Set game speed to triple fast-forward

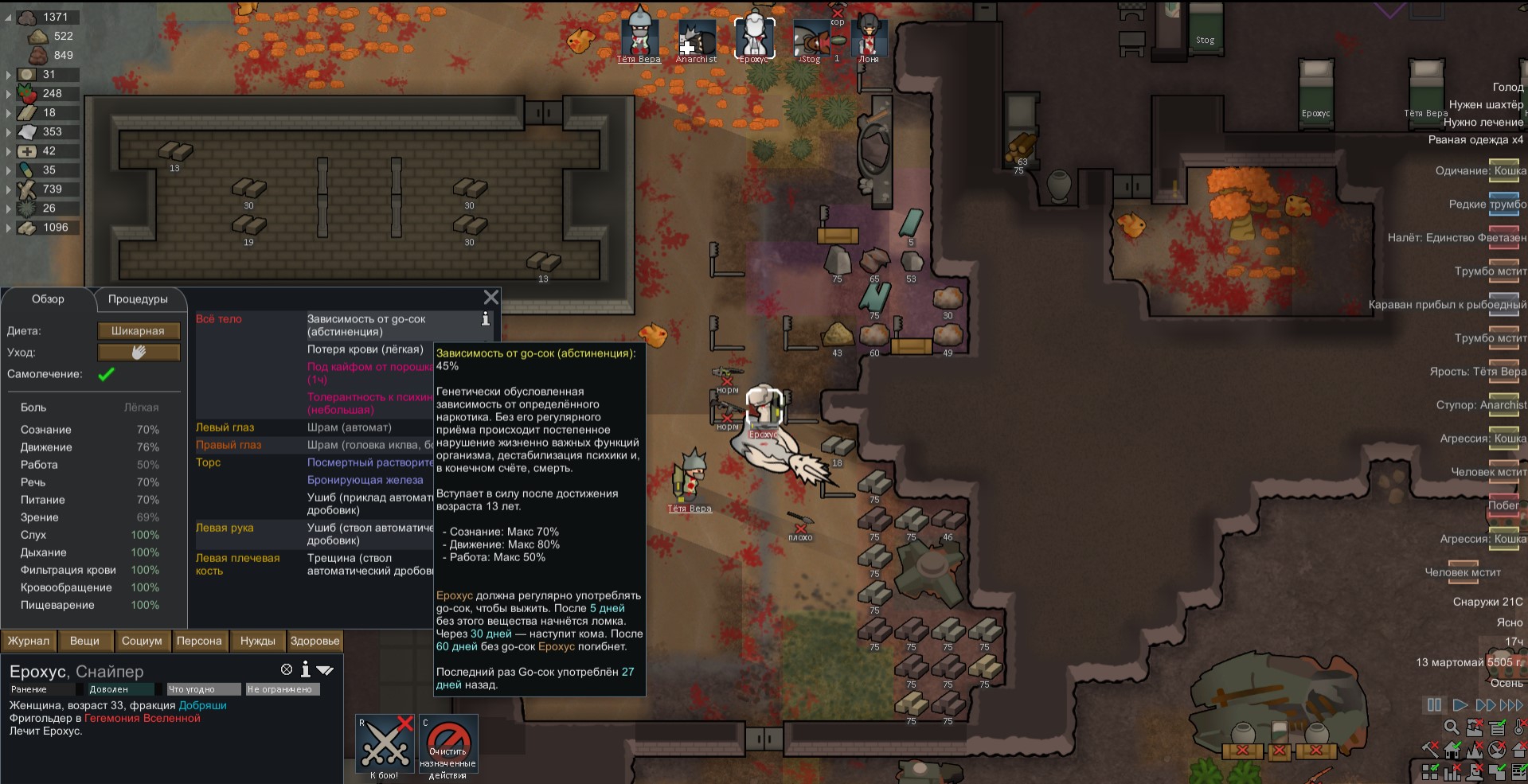pos(1511,705)
